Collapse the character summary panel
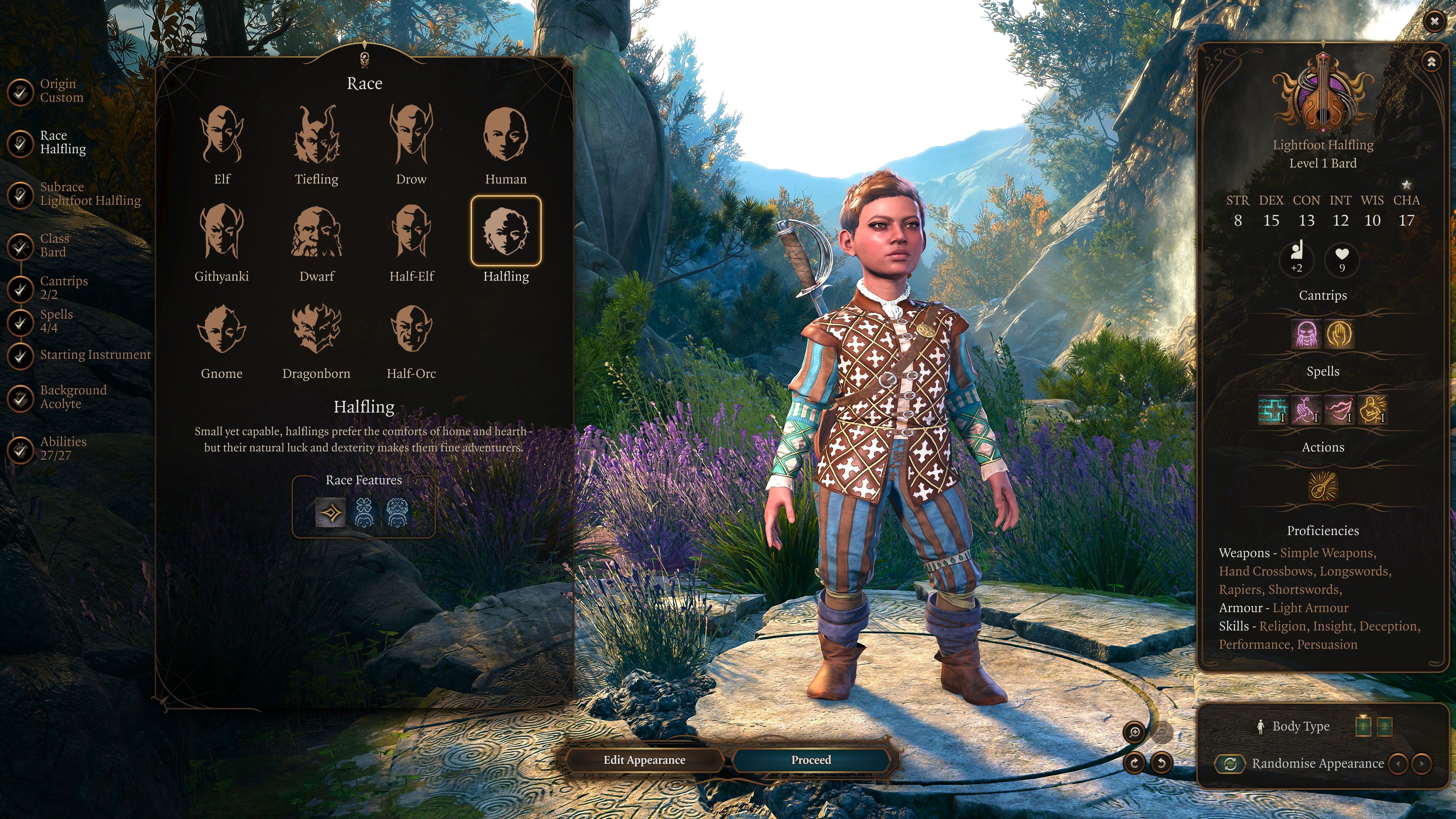Viewport: 1456px width, 819px height. coord(1431,61)
